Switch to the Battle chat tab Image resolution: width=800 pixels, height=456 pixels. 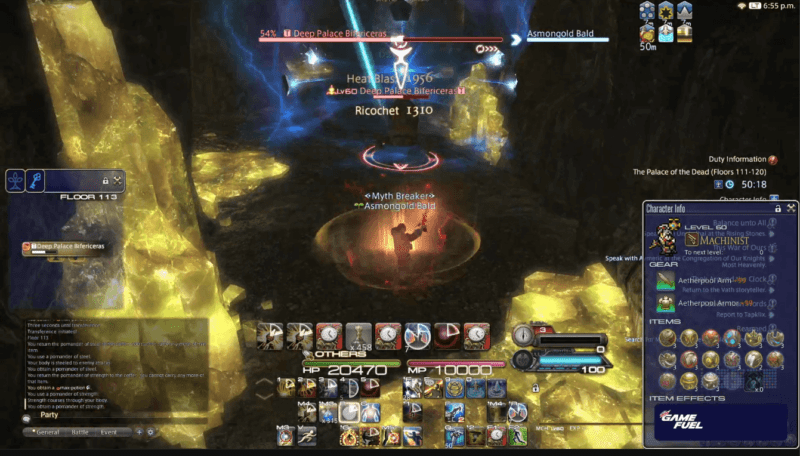point(80,432)
